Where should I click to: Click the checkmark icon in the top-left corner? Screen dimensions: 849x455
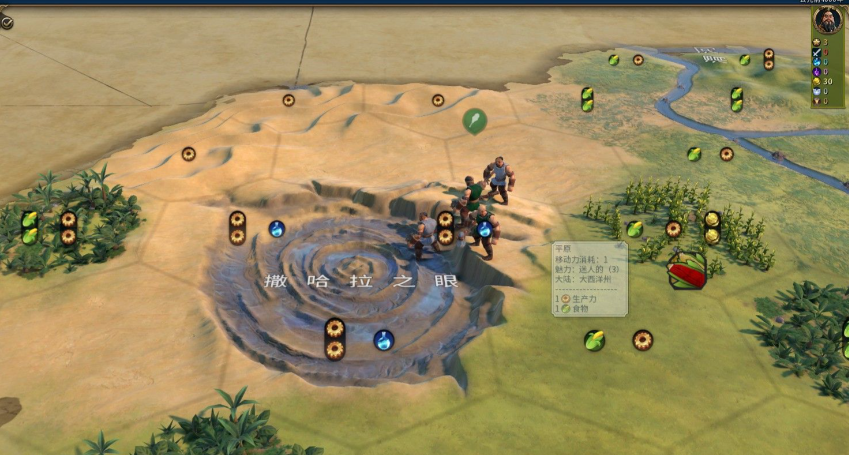[7, 22]
